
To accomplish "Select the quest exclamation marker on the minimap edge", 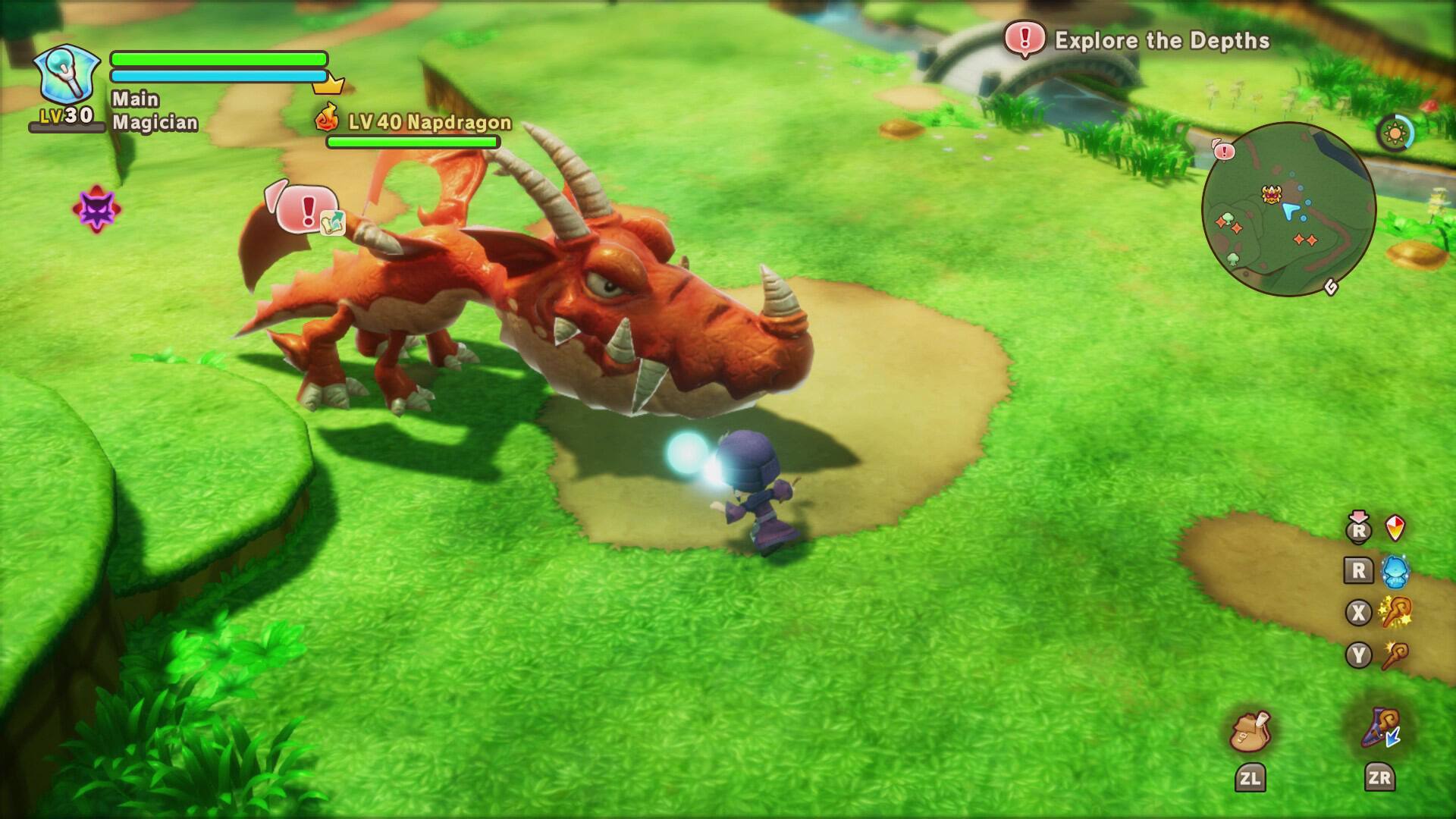I will 1223,150.
